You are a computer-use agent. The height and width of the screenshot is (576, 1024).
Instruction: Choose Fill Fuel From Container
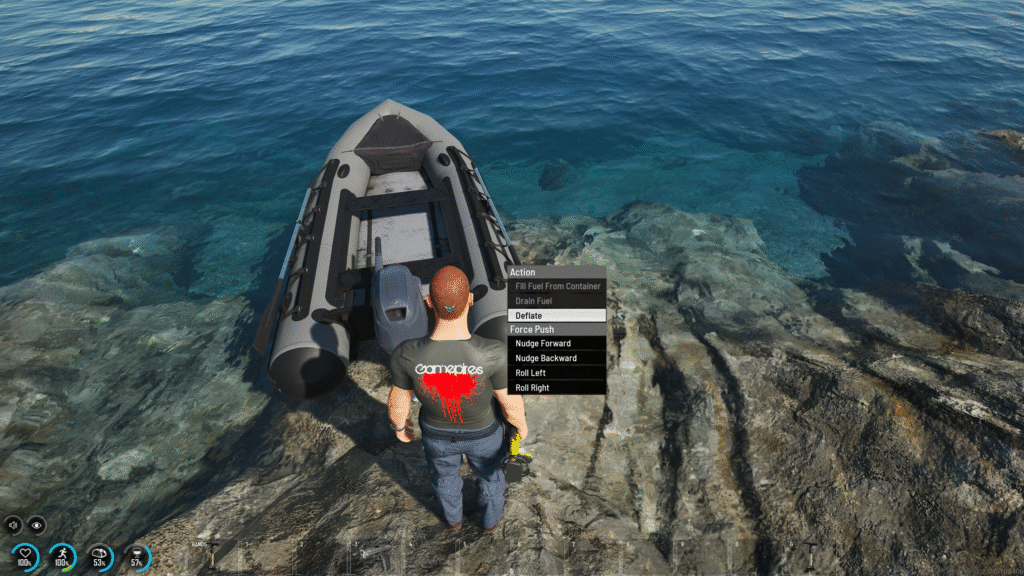pos(556,286)
